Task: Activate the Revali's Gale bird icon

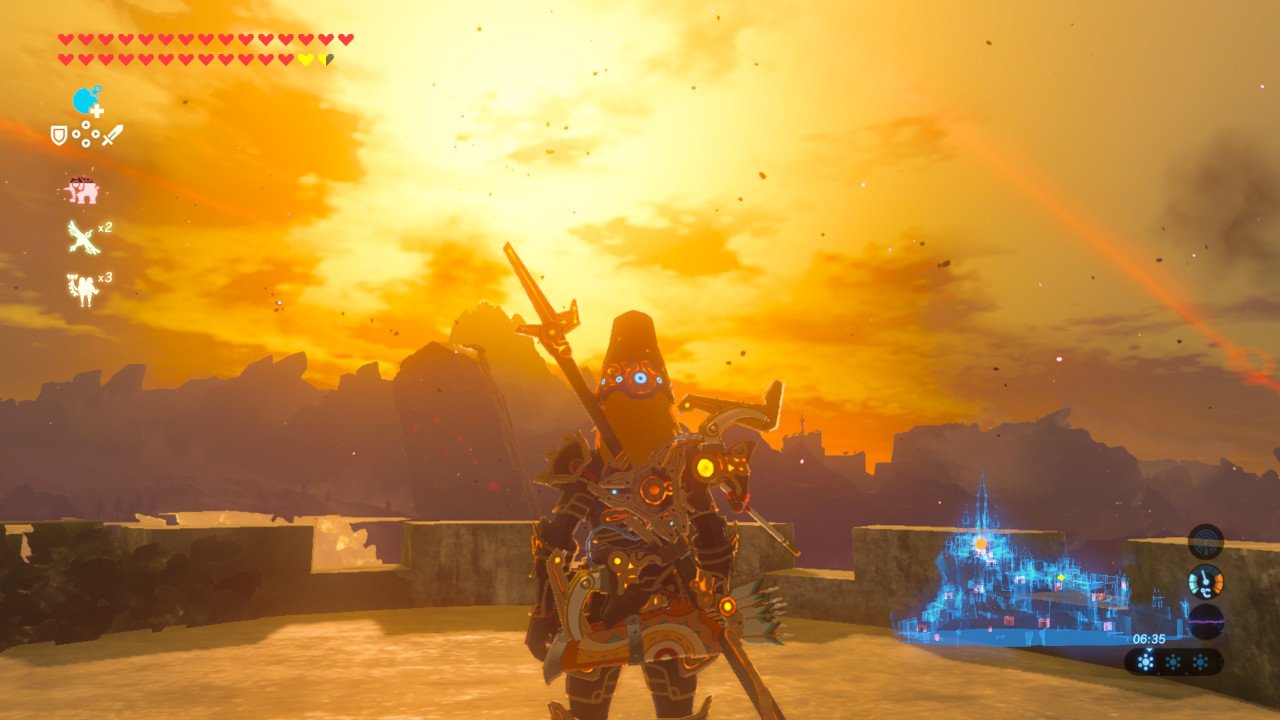Action: click(82, 237)
